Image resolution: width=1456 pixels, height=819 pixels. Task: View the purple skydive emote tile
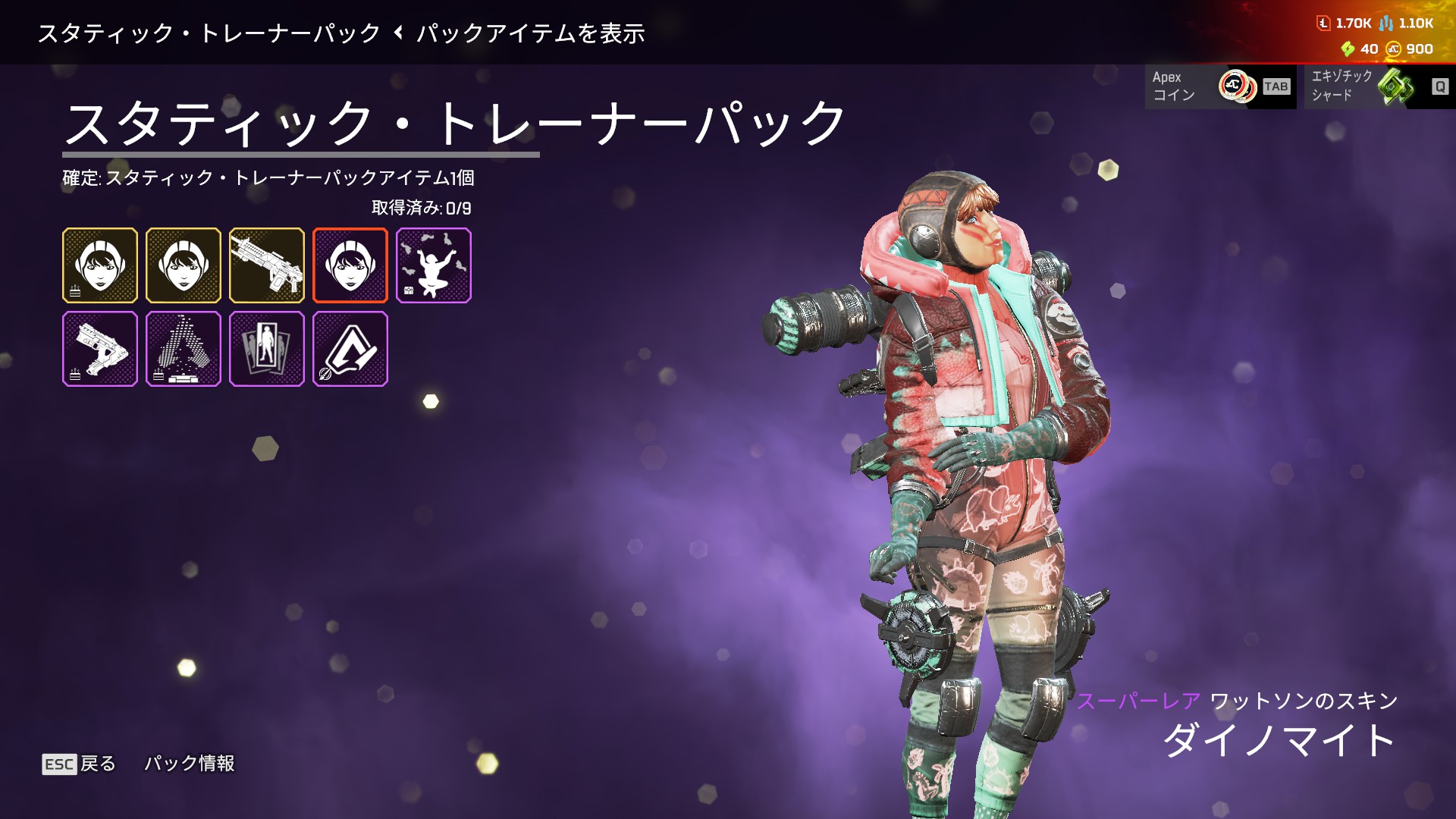(434, 265)
